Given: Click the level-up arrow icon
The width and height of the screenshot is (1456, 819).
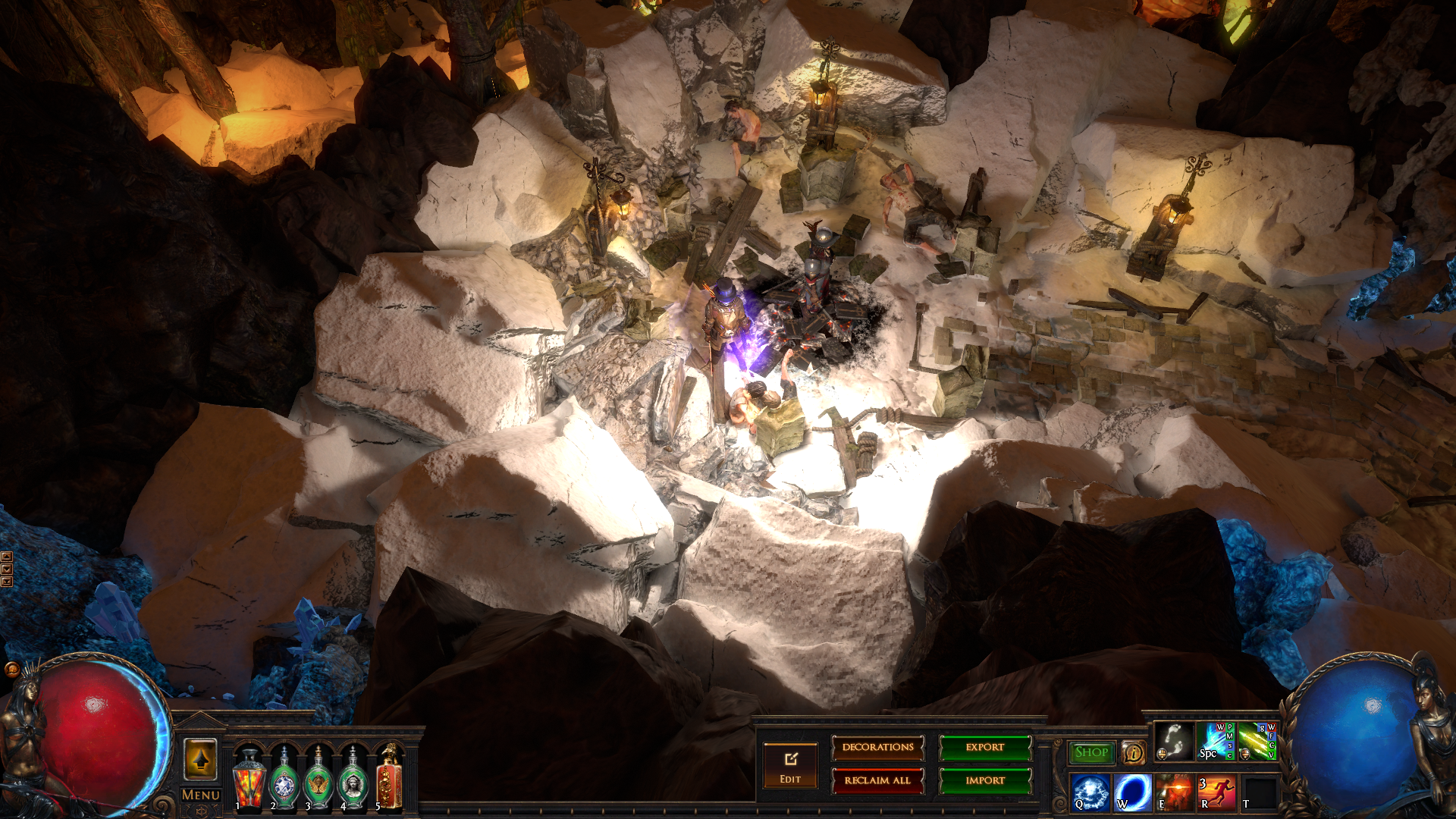Looking at the screenshot, I should tap(201, 758).
